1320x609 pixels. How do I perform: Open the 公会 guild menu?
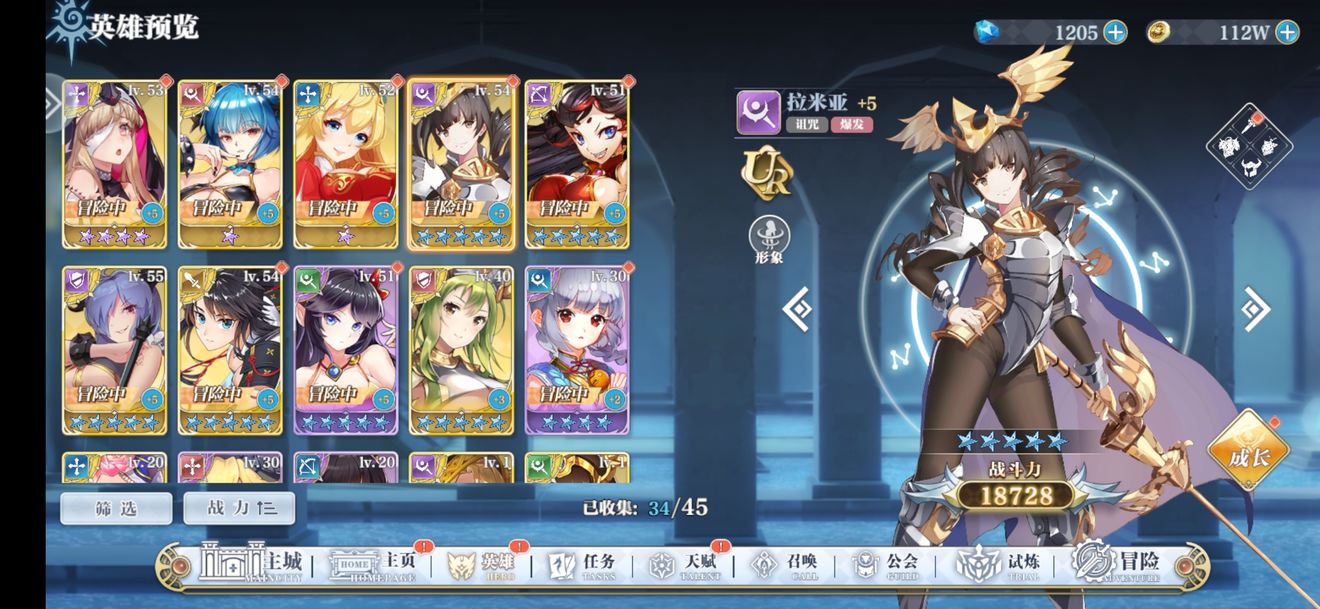coord(887,565)
